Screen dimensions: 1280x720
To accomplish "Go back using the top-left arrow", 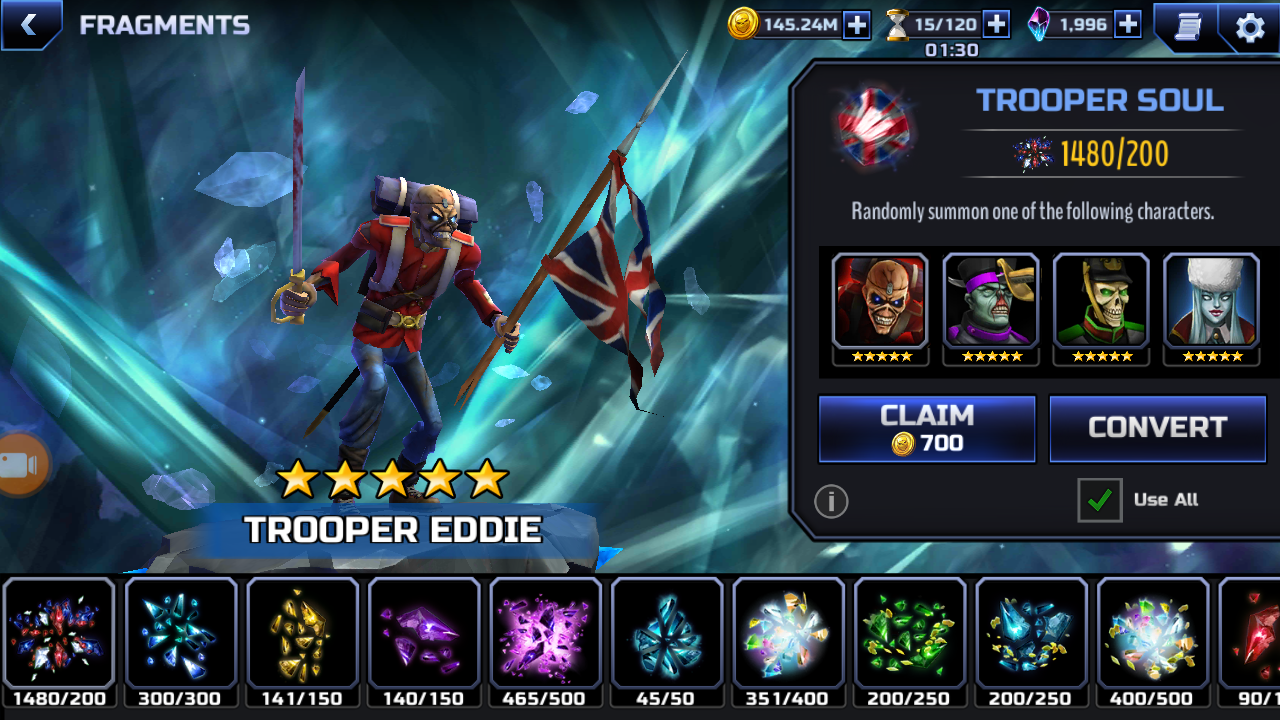I will (x=29, y=25).
